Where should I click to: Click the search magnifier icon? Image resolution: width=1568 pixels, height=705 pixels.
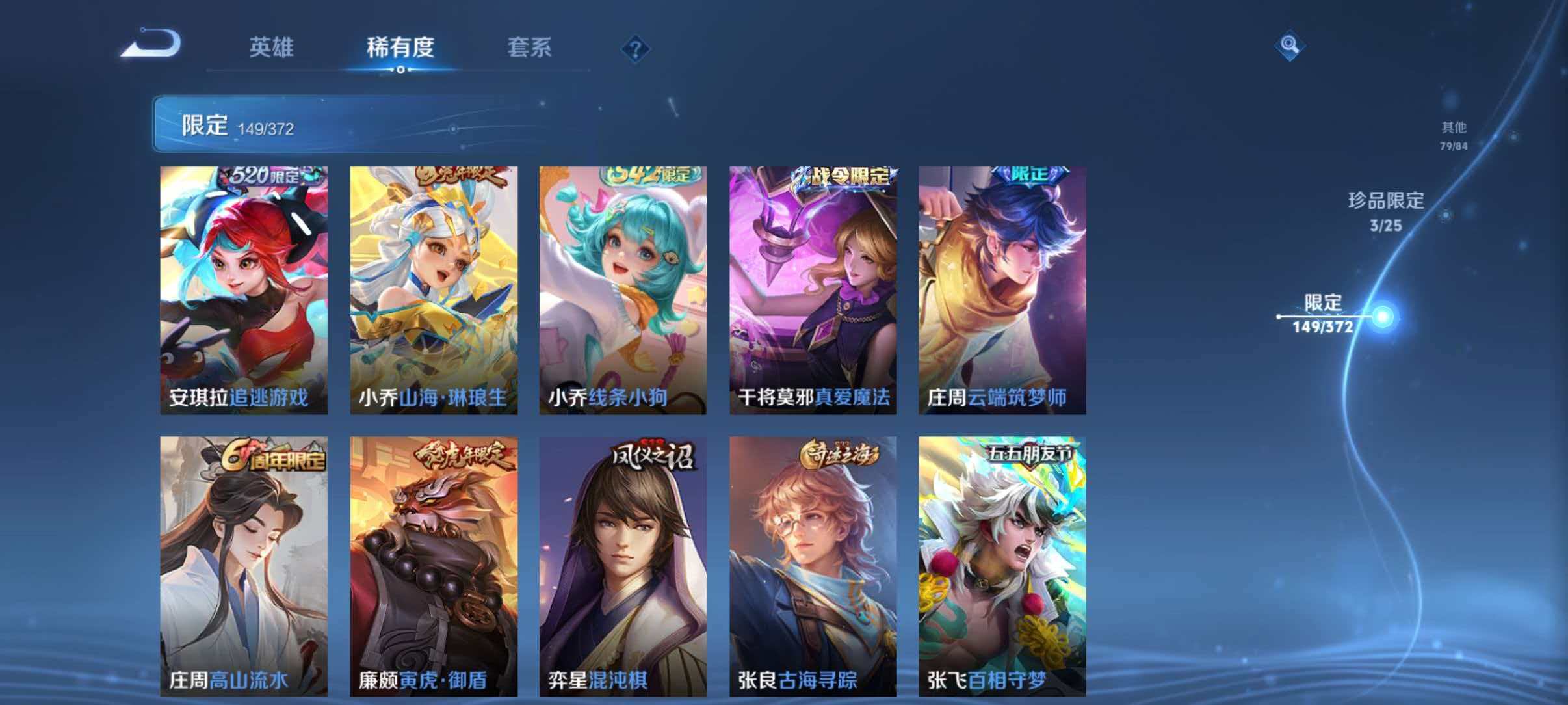tap(1290, 46)
